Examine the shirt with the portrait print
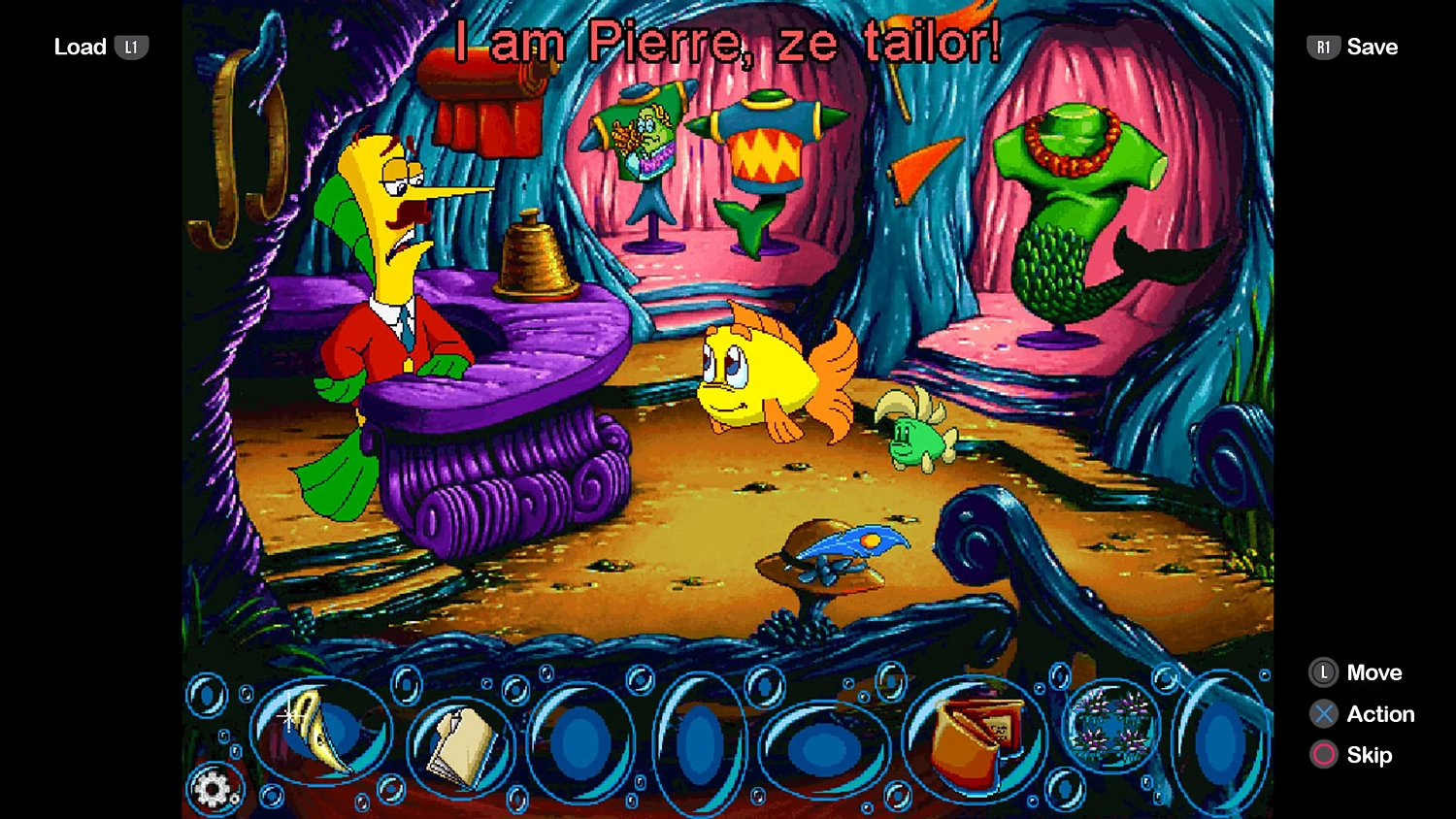1456x819 pixels. [x=644, y=136]
